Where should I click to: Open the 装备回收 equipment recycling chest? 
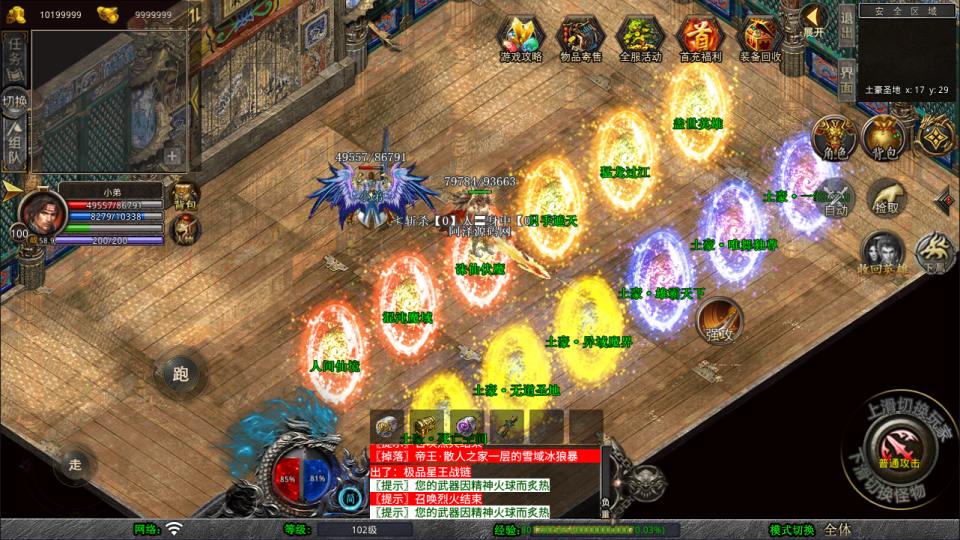click(760, 38)
